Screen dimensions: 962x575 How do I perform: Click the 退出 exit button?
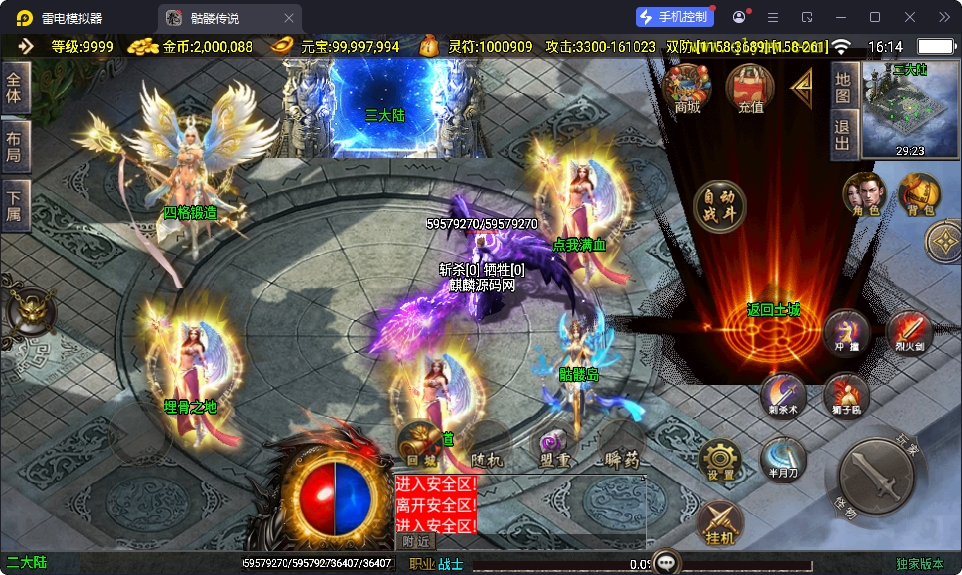(x=843, y=135)
